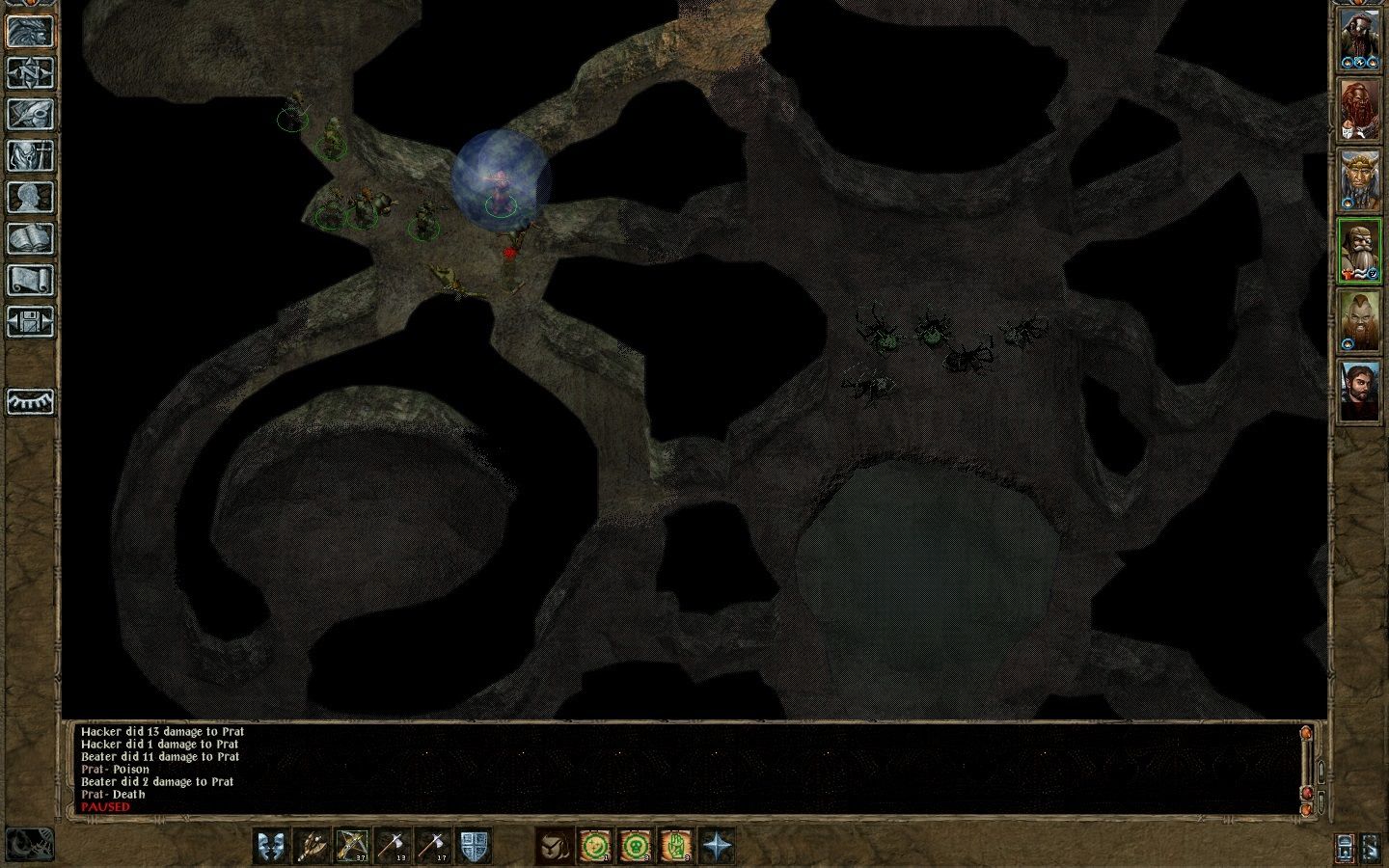The width and height of the screenshot is (1389, 868).
Task: Choose the throwing axe stack of 13
Action: pyautogui.click(x=393, y=846)
